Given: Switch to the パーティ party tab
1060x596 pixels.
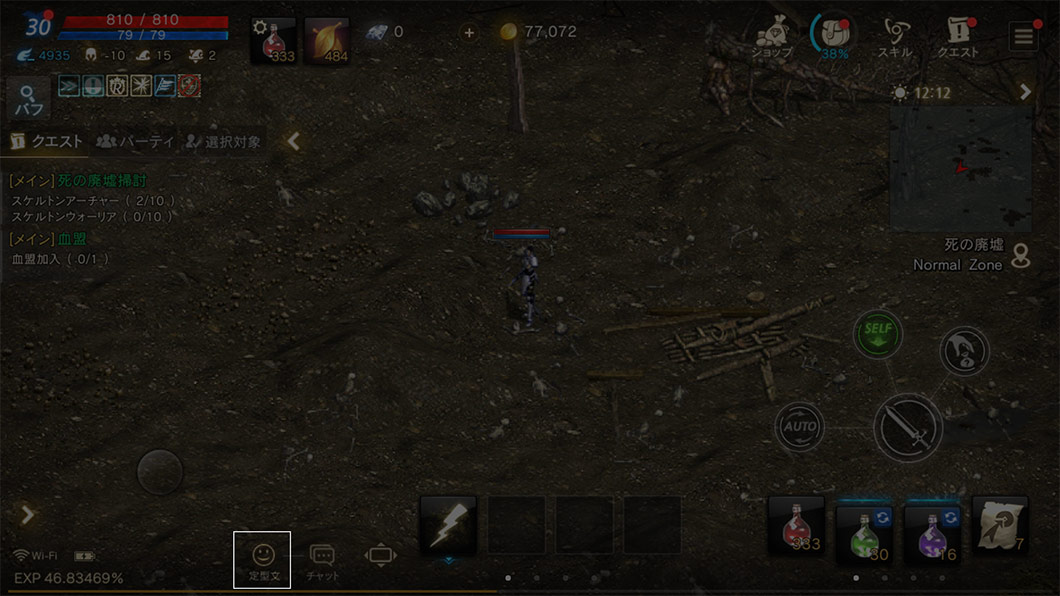Looking at the screenshot, I should [x=135, y=142].
